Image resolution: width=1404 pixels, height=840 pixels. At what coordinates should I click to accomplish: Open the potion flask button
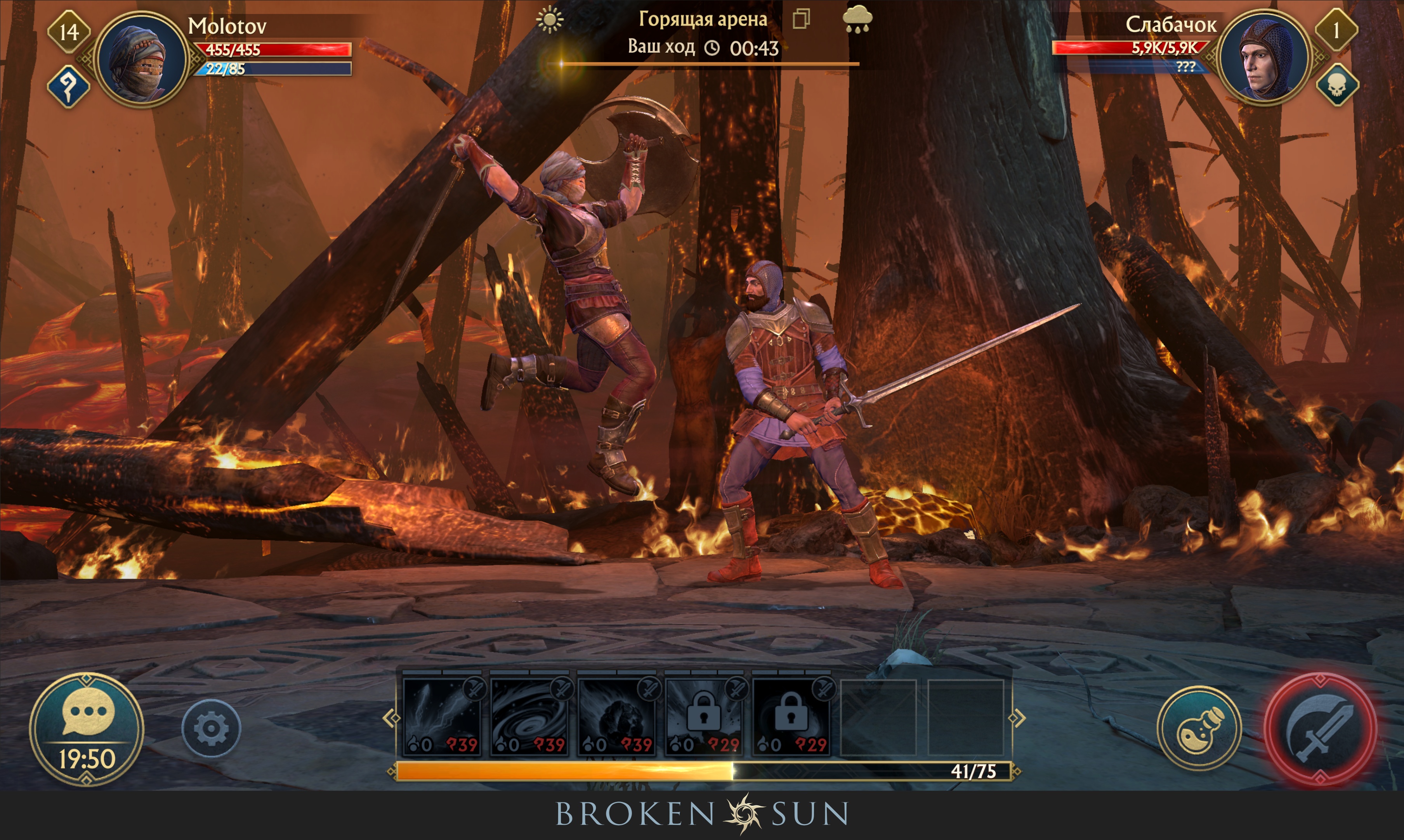point(1199,728)
